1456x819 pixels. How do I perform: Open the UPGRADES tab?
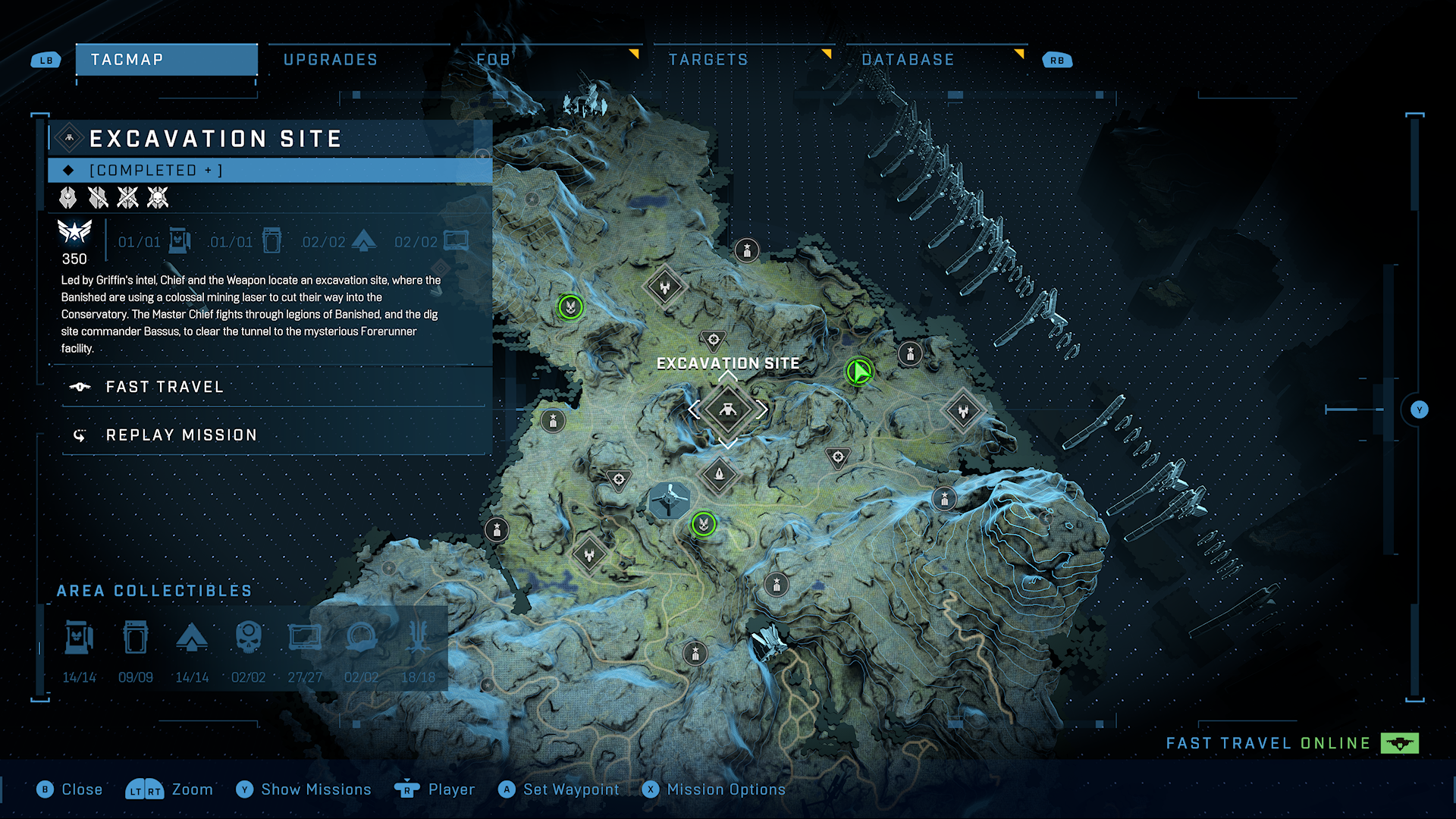pos(331,60)
